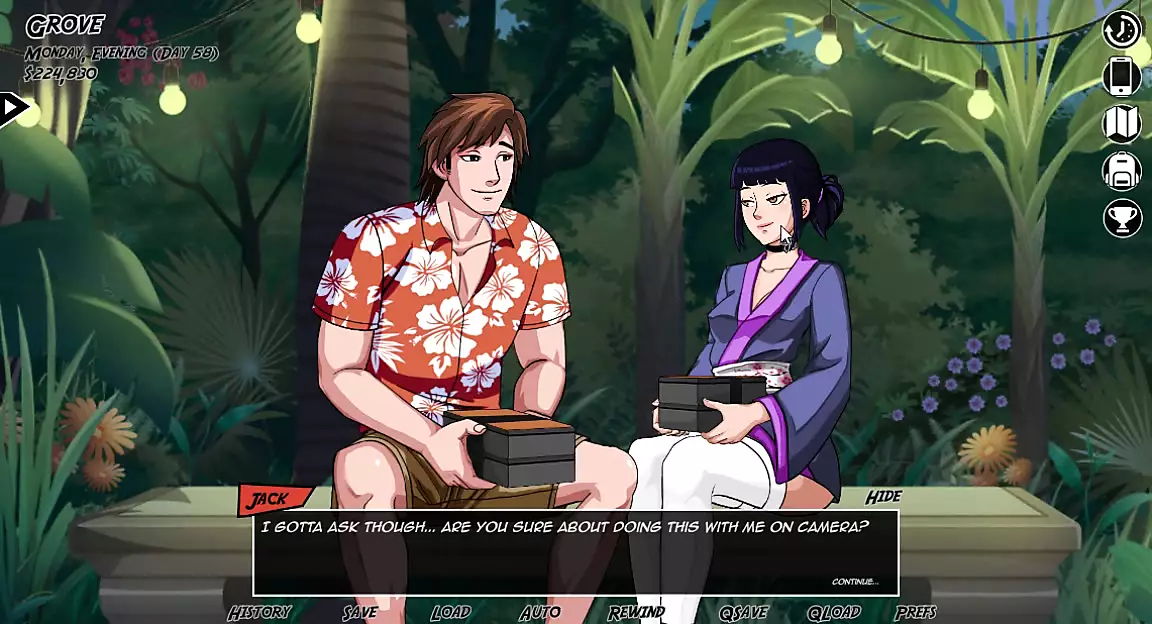The image size is (1152, 624).
Task: Click the clock time icon
Action: [1122, 29]
